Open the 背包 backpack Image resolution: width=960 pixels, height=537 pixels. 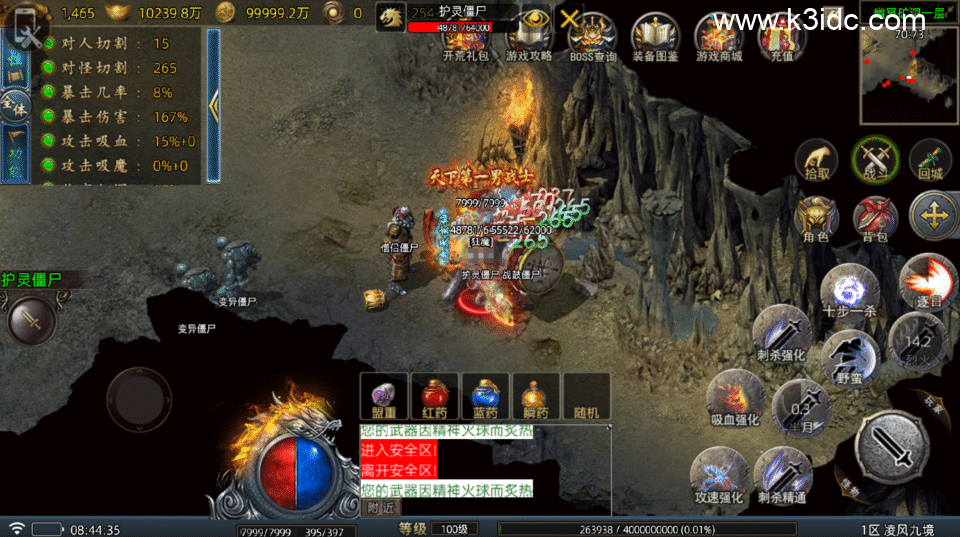click(875, 219)
